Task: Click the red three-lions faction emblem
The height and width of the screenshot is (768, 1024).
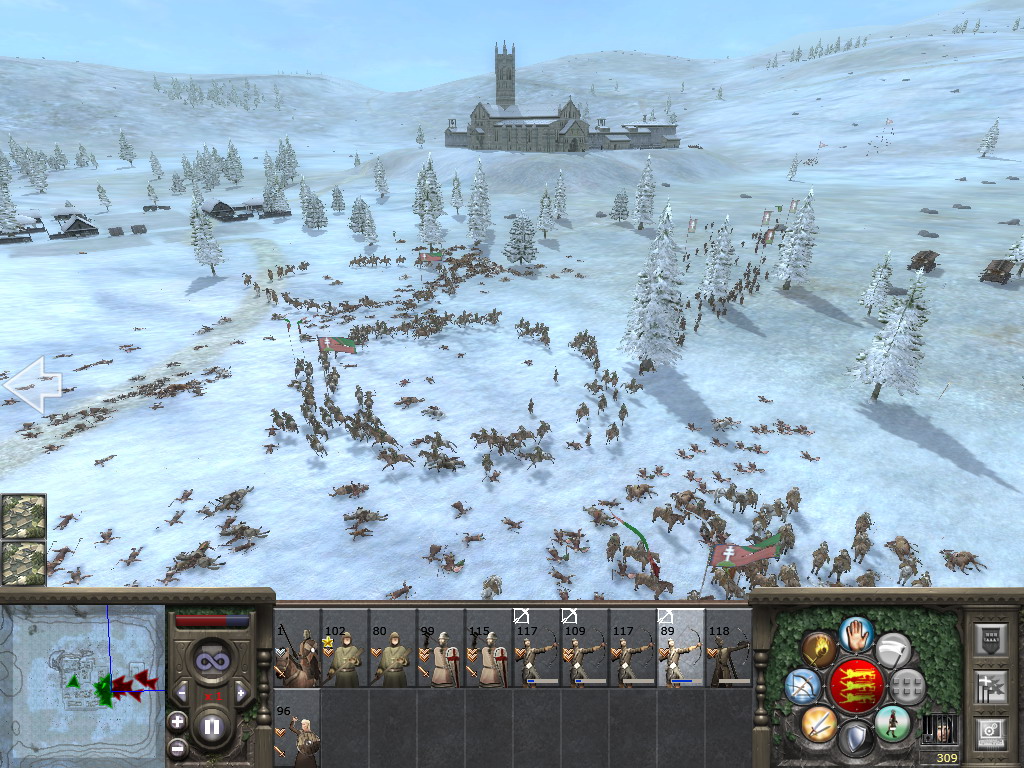Action: point(857,686)
